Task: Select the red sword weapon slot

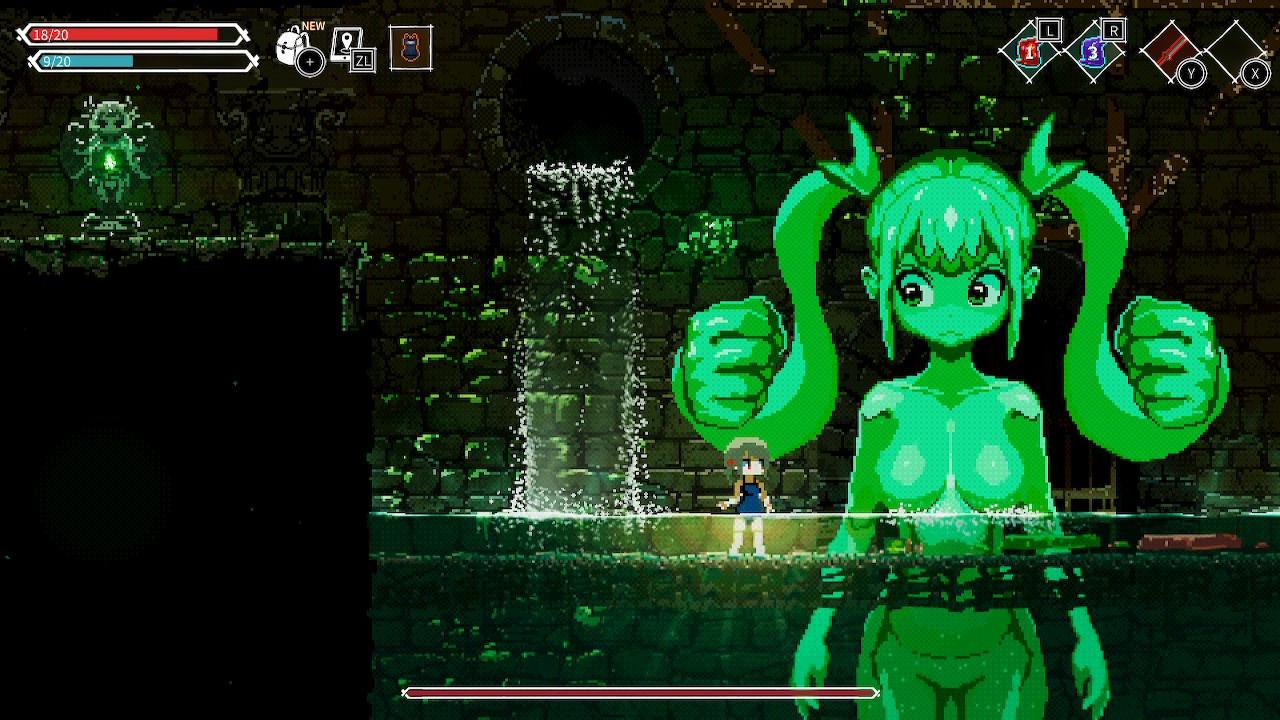Action: (1170, 49)
